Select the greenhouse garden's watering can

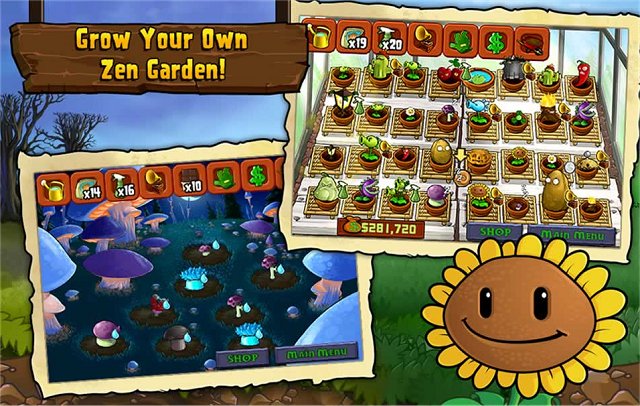point(318,36)
